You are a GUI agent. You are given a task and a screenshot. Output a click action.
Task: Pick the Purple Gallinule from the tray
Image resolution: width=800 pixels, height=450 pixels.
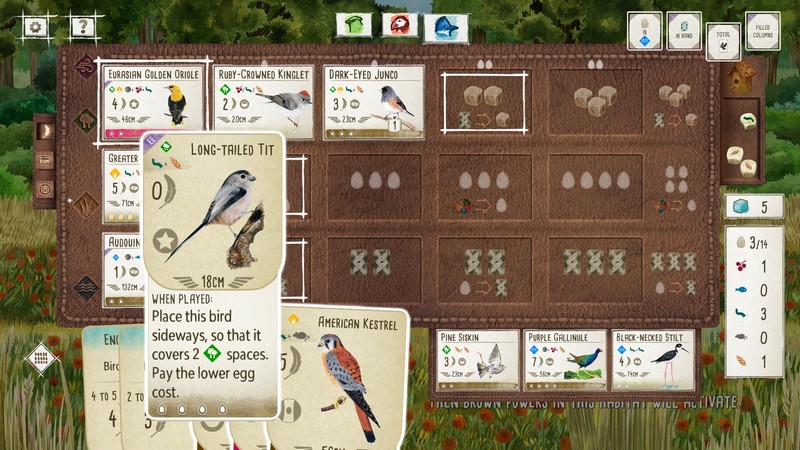tap(565, 360)
